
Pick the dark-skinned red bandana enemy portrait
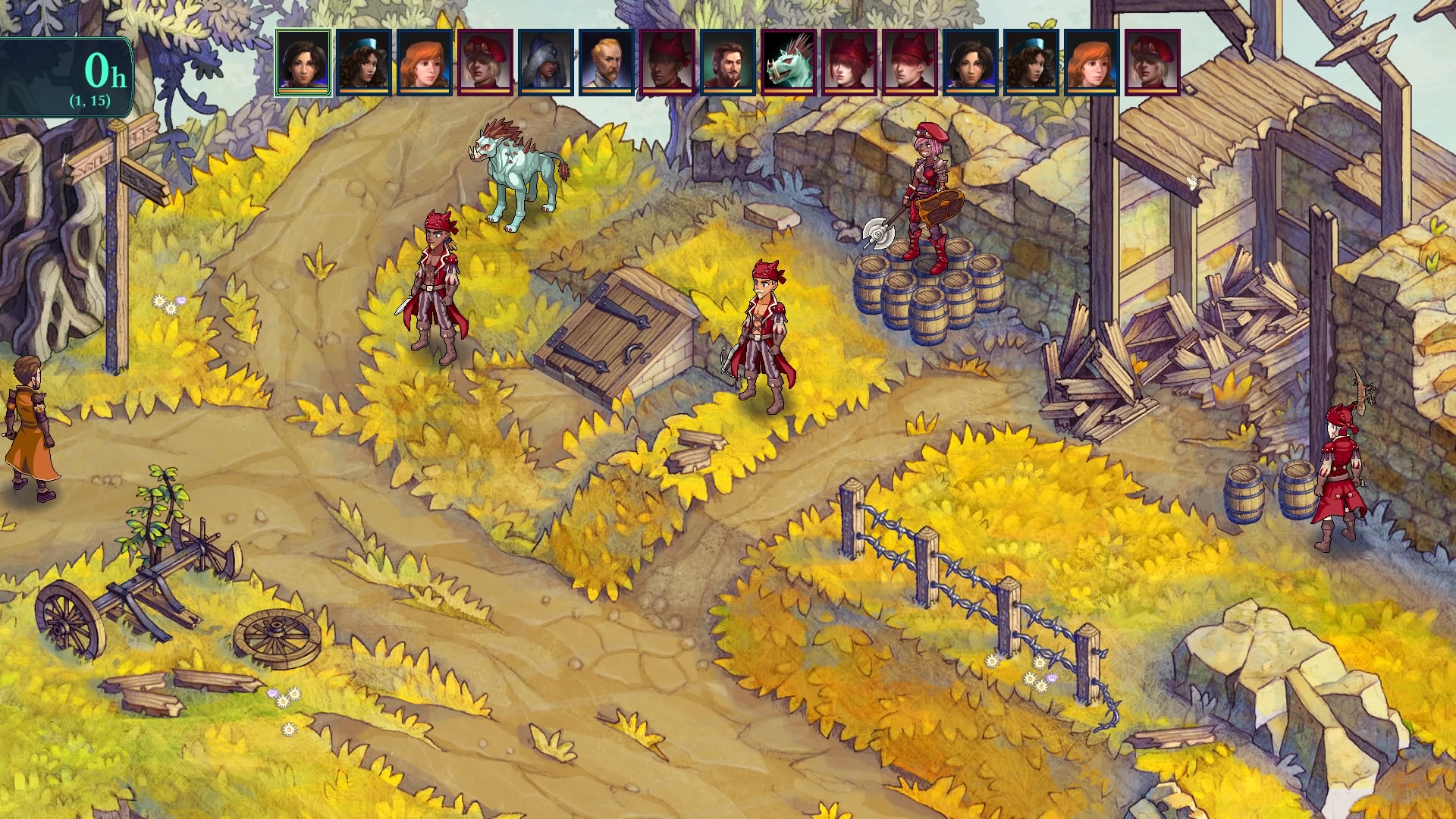pyautogui.click(x=667, y=63)
